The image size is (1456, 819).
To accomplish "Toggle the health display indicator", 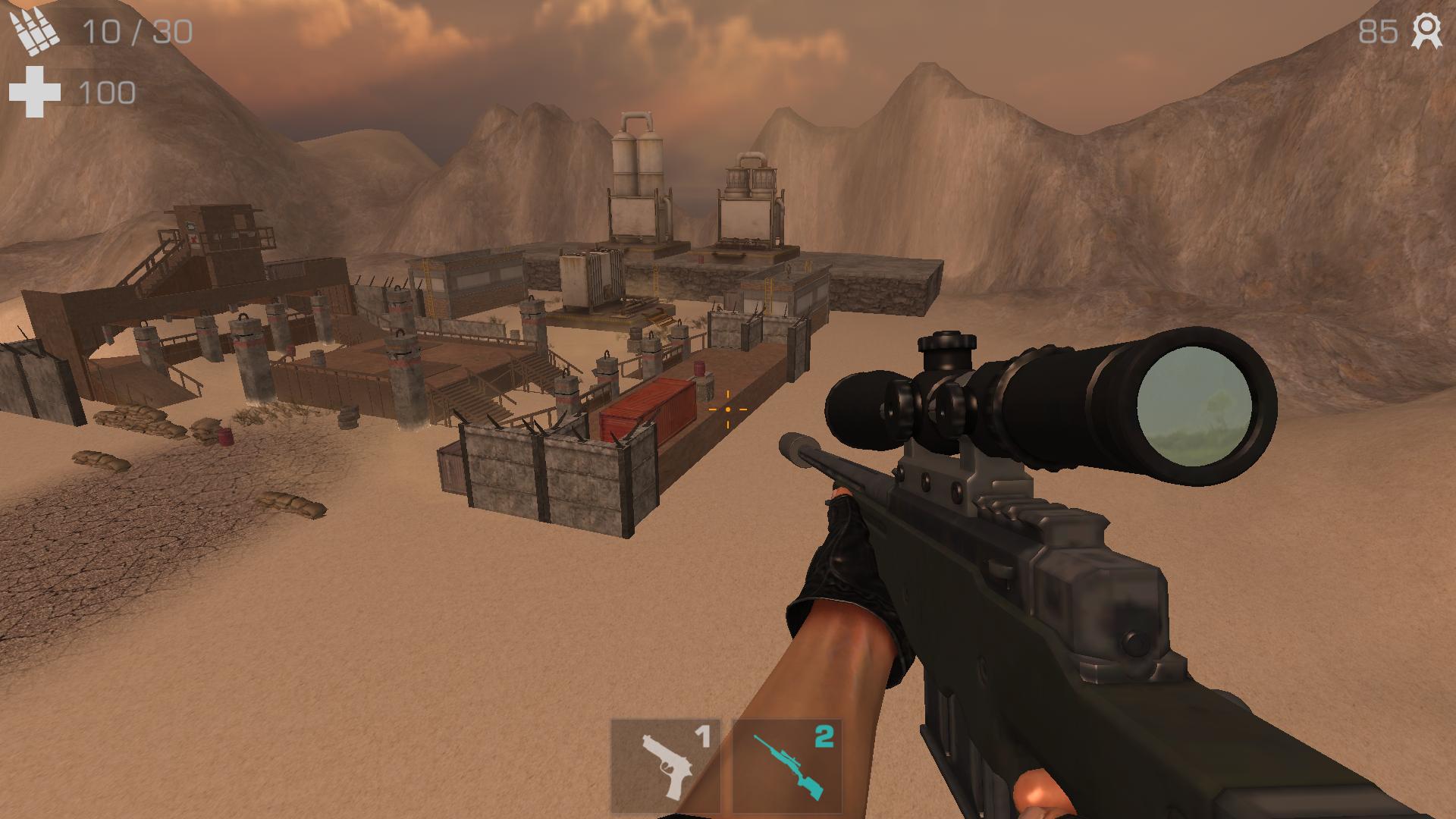I will (x=33, y=91).
